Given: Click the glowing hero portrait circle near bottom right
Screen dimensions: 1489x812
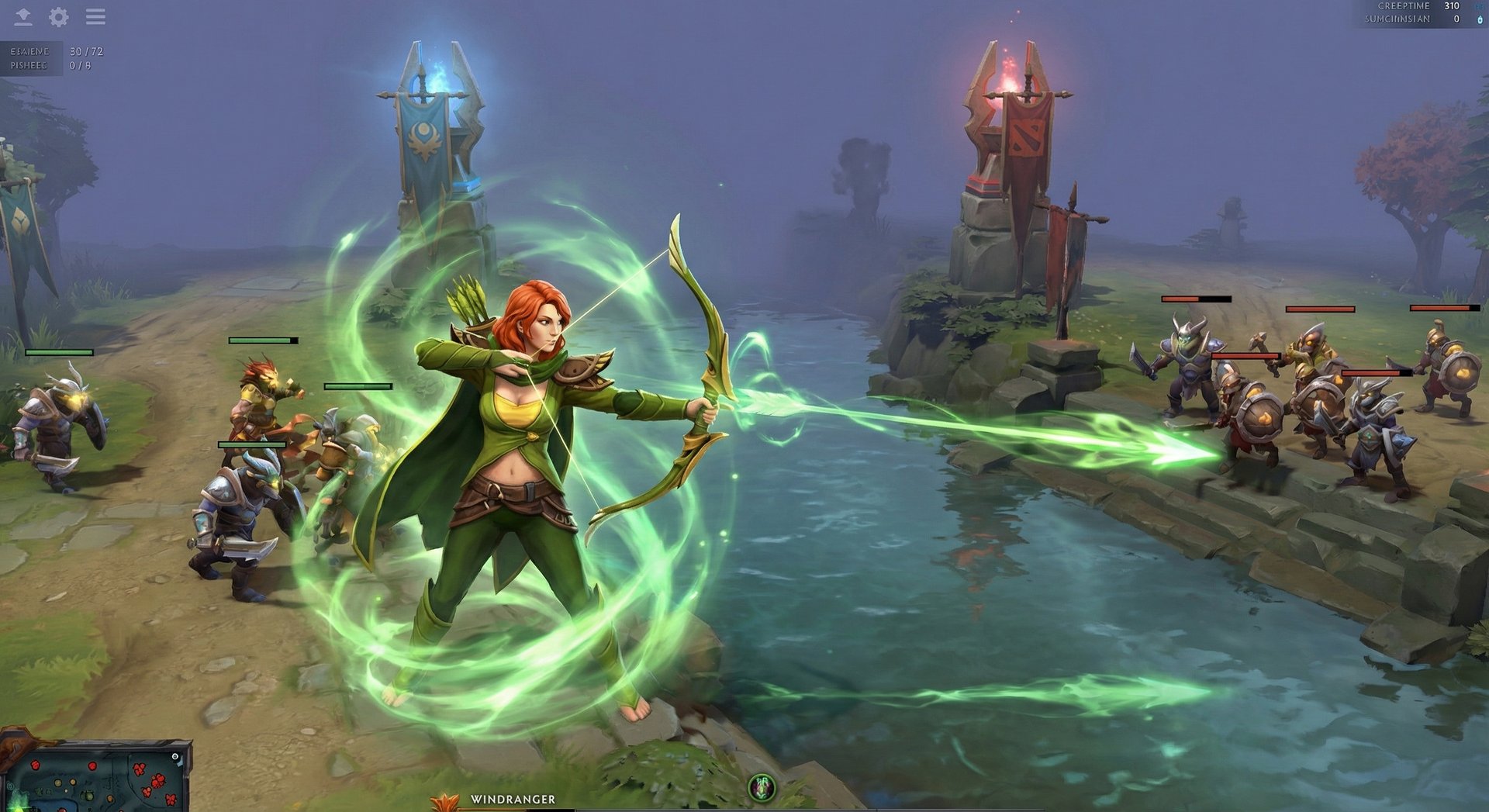Looking at the screenshot, I should click(762, 788).
